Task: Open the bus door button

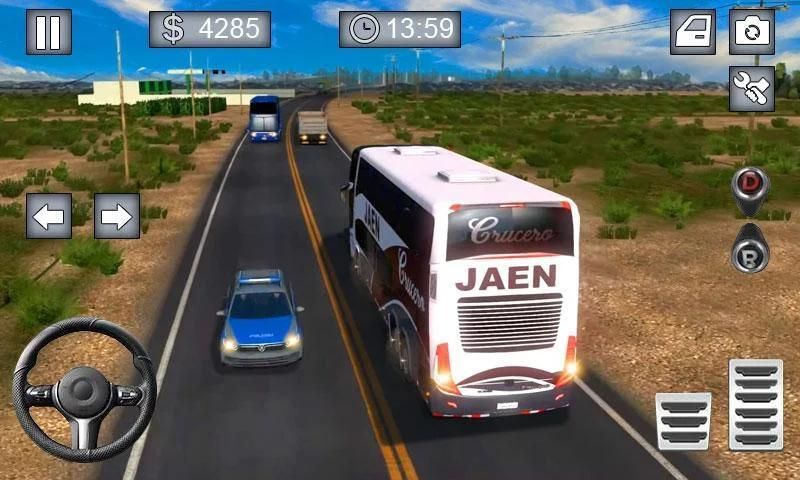Action: pyautogui.click(x=693, y=31)
